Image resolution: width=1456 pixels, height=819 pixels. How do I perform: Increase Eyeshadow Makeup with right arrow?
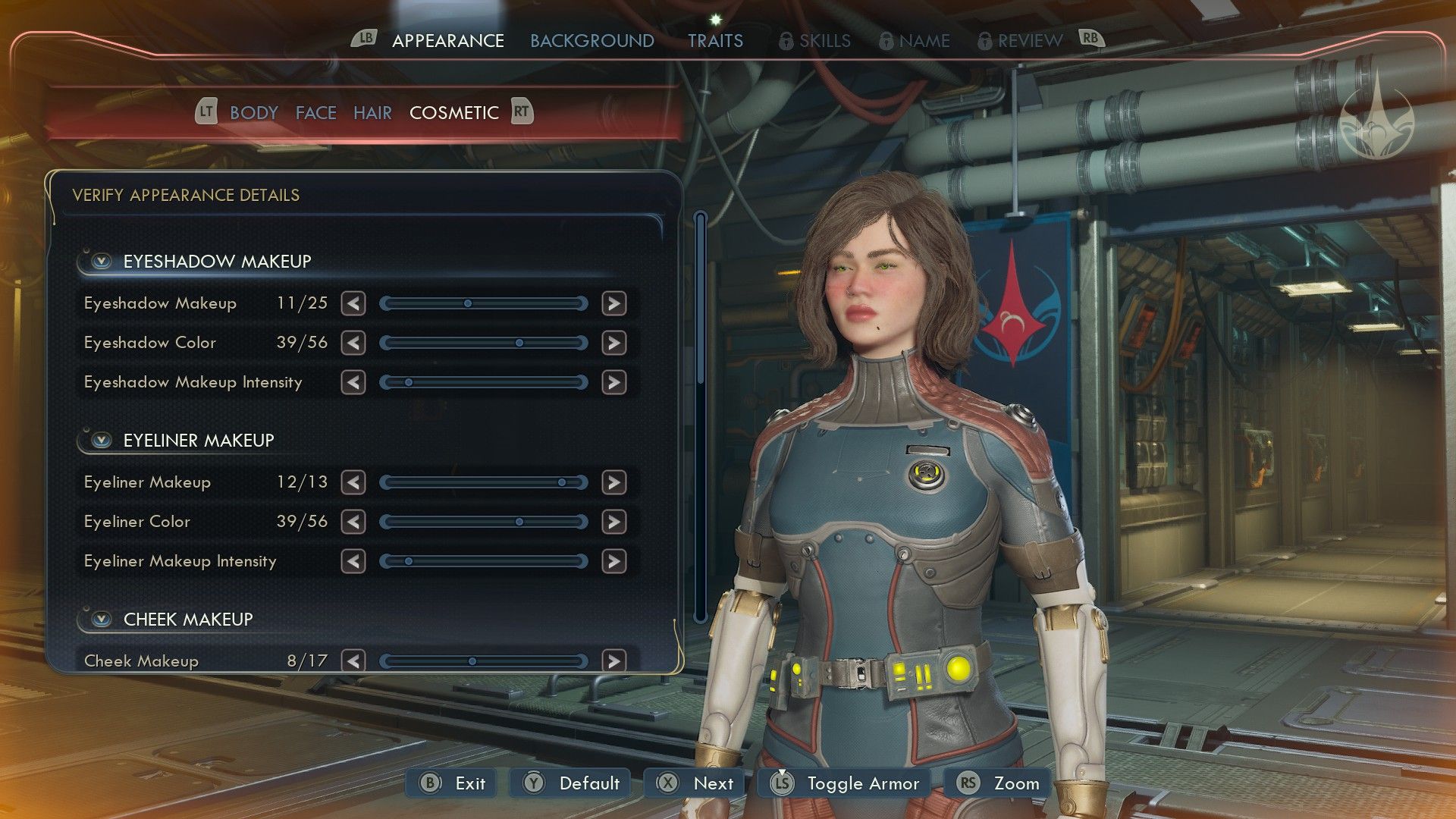[613, 304]
